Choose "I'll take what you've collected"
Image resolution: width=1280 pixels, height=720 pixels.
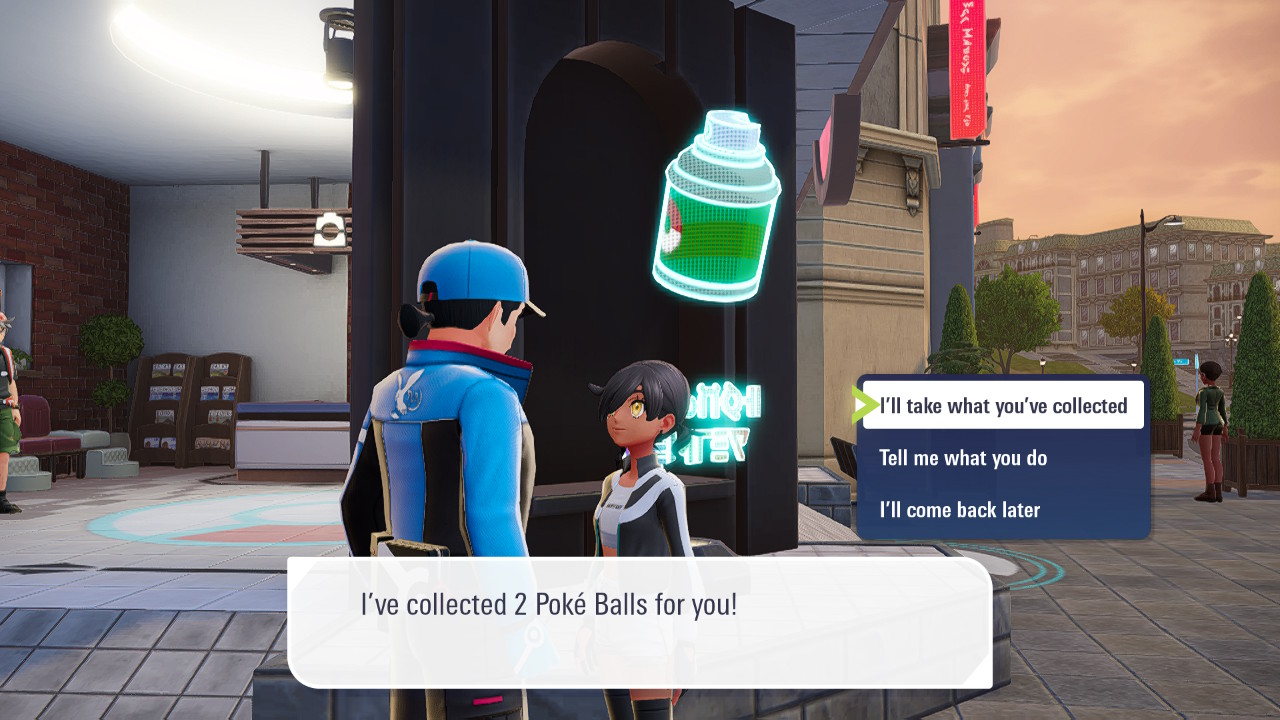(1003, 406)
